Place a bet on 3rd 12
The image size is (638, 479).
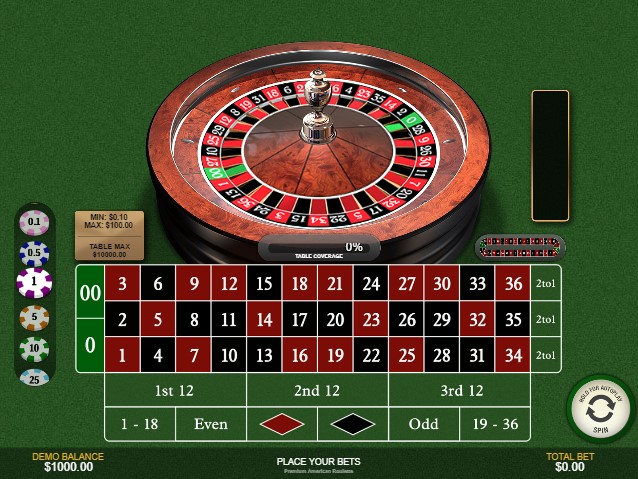[460, 391]
